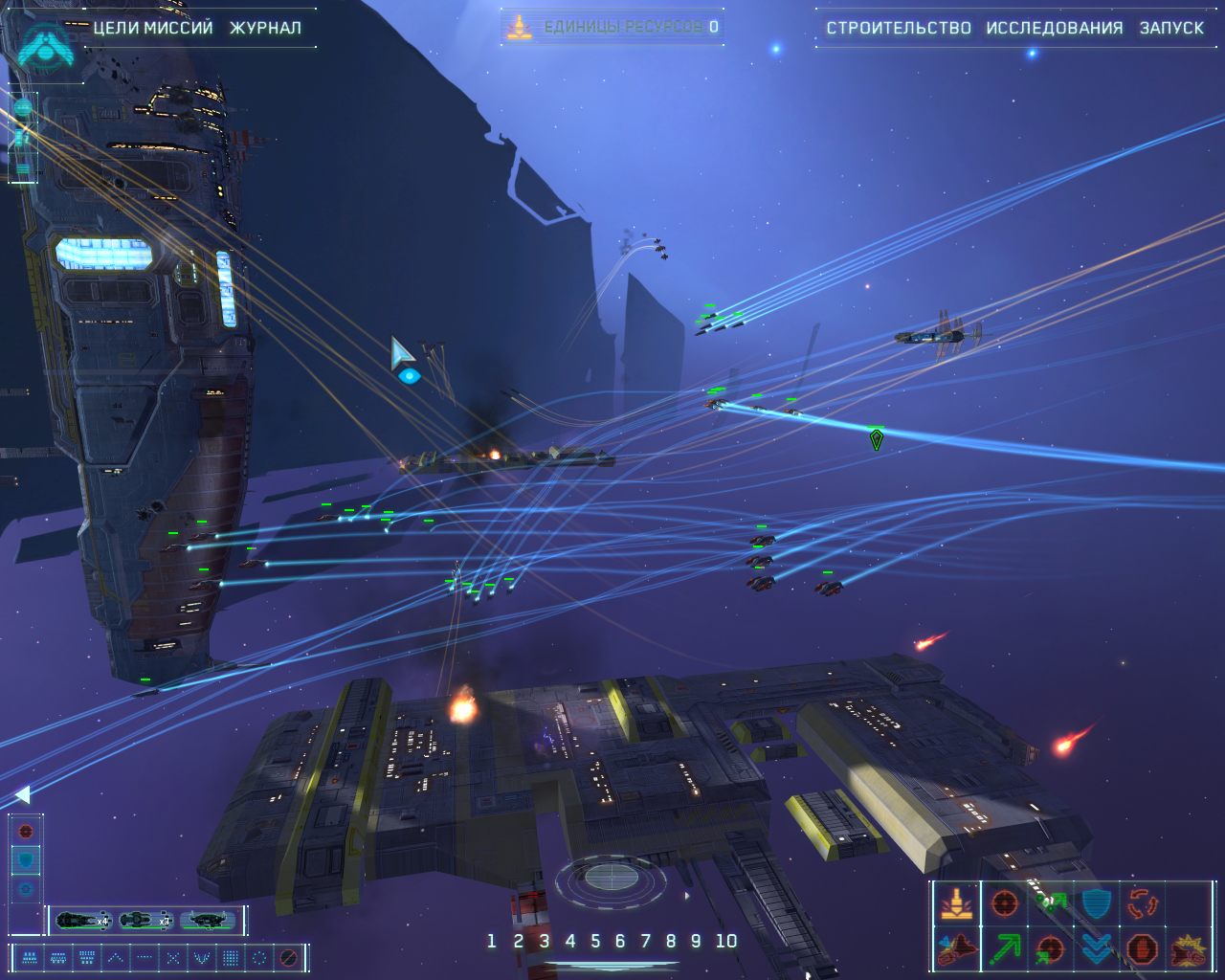Screen dimensions: 1225x980
Task: Toggle the evasive defensive stance
Action: (x=26, y=858)
